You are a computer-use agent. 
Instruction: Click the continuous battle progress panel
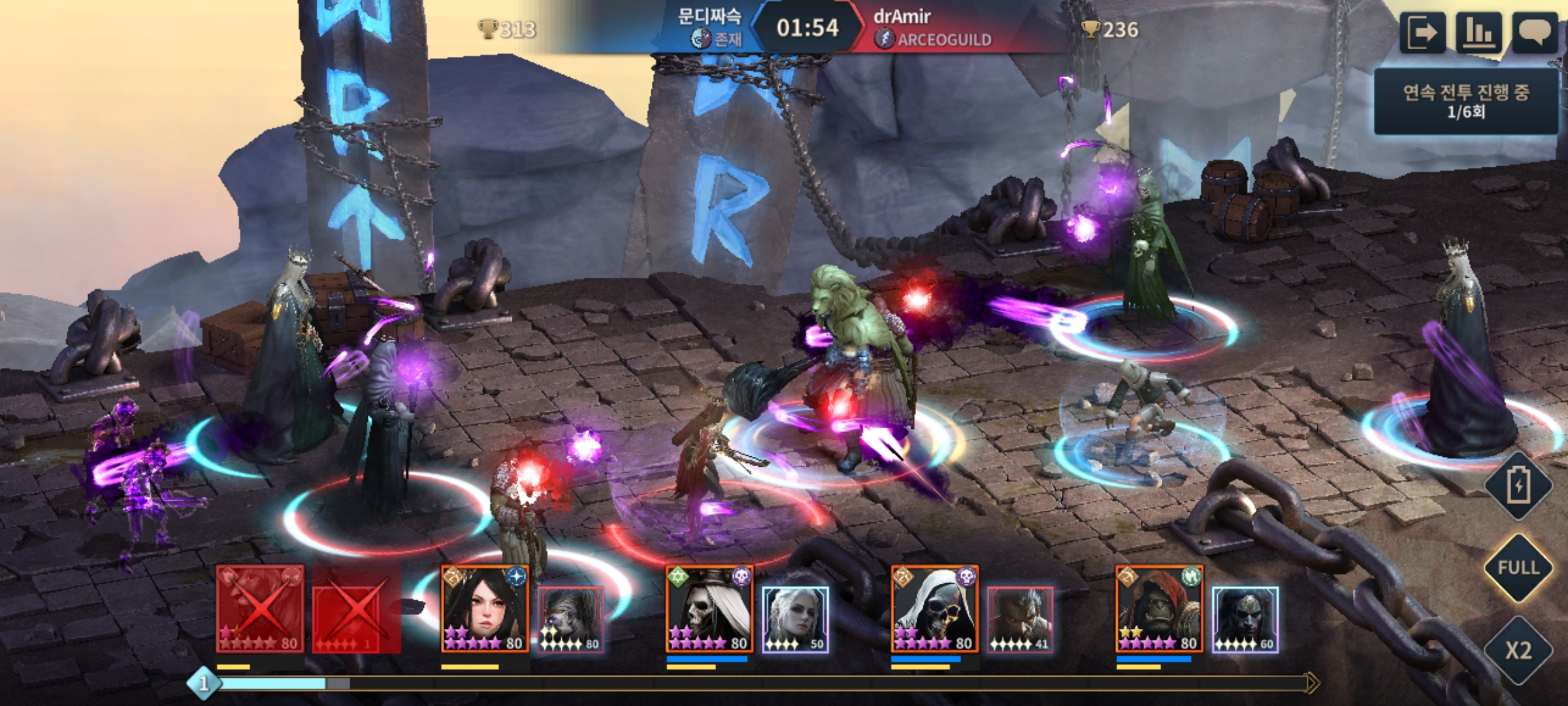(x=1466, y=101)
